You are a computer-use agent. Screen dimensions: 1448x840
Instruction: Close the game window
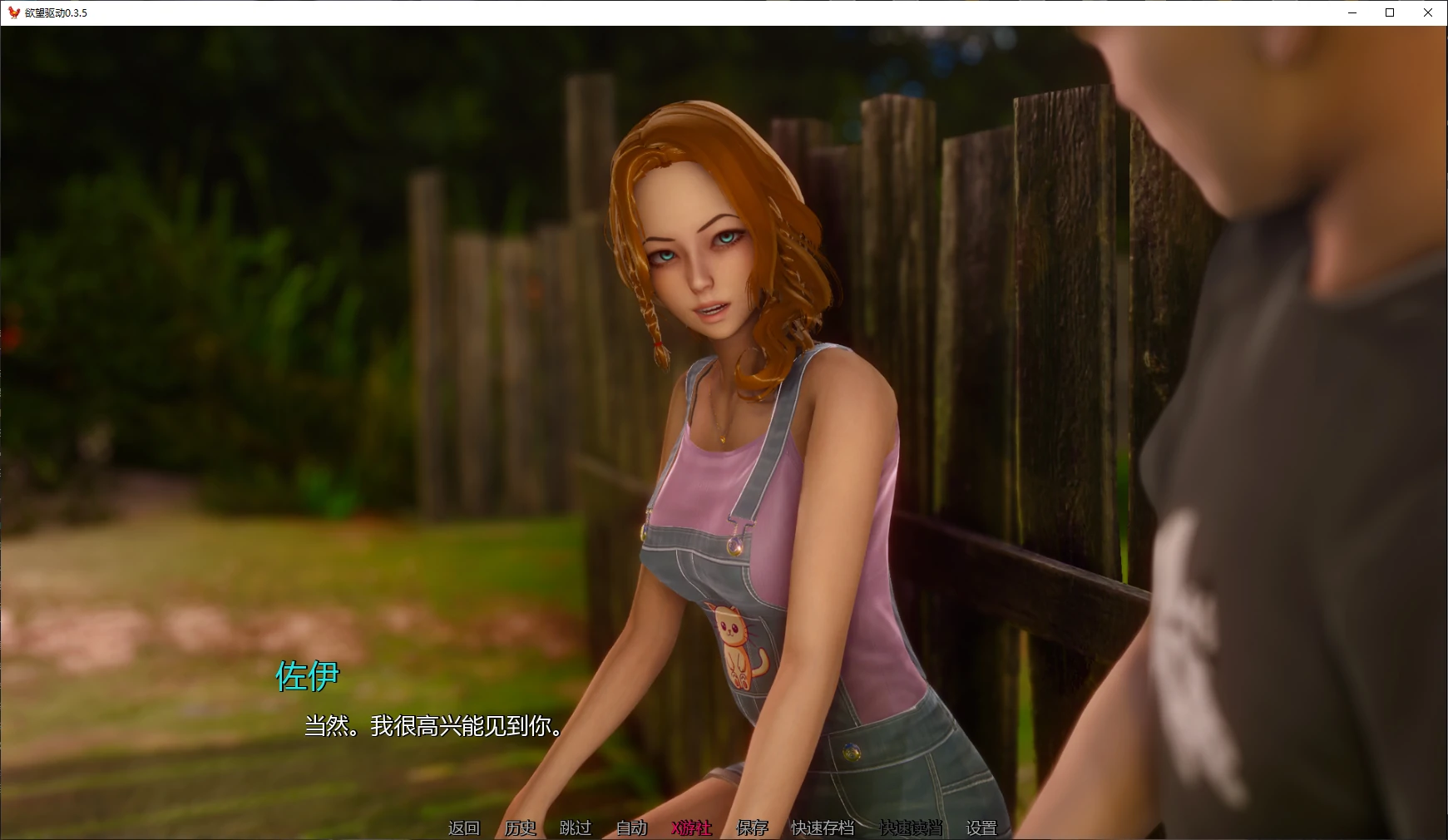pos(1428,12)
